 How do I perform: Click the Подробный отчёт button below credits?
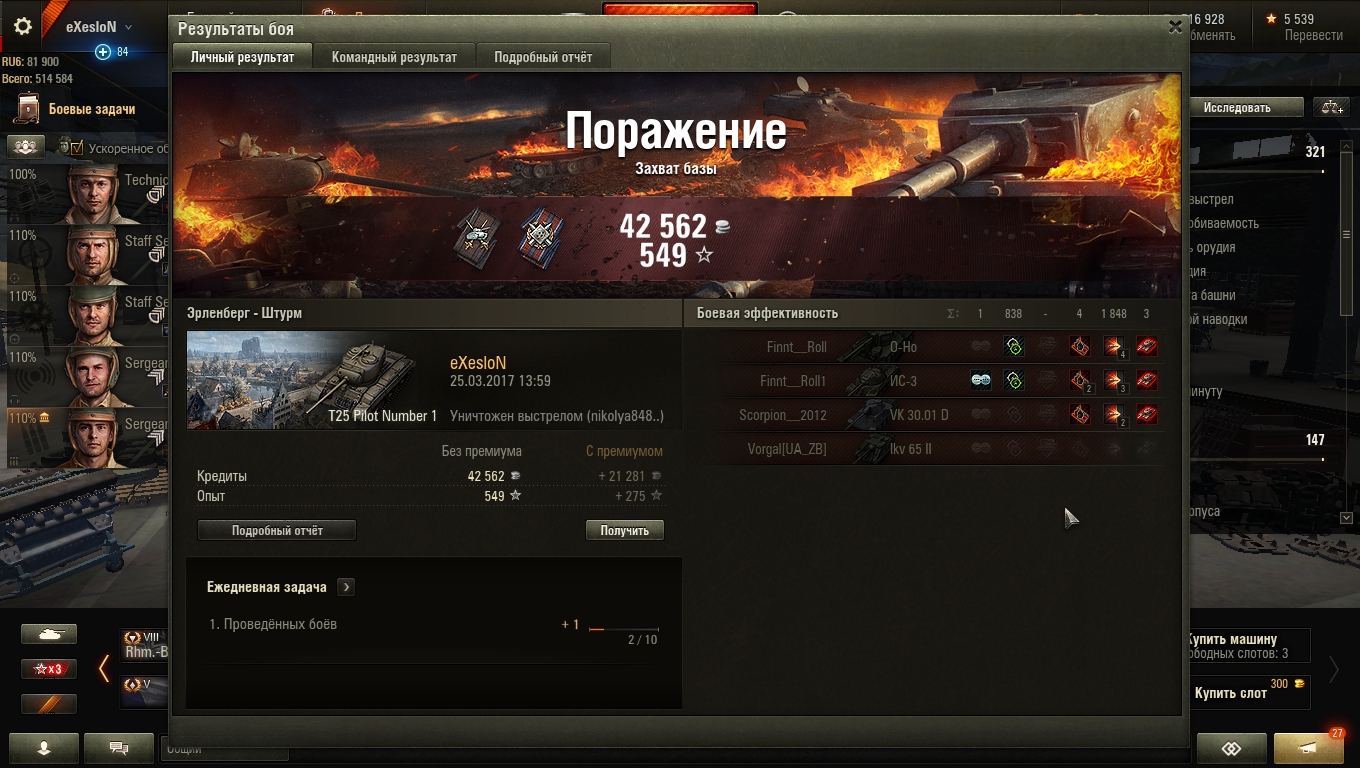point(277,530)
